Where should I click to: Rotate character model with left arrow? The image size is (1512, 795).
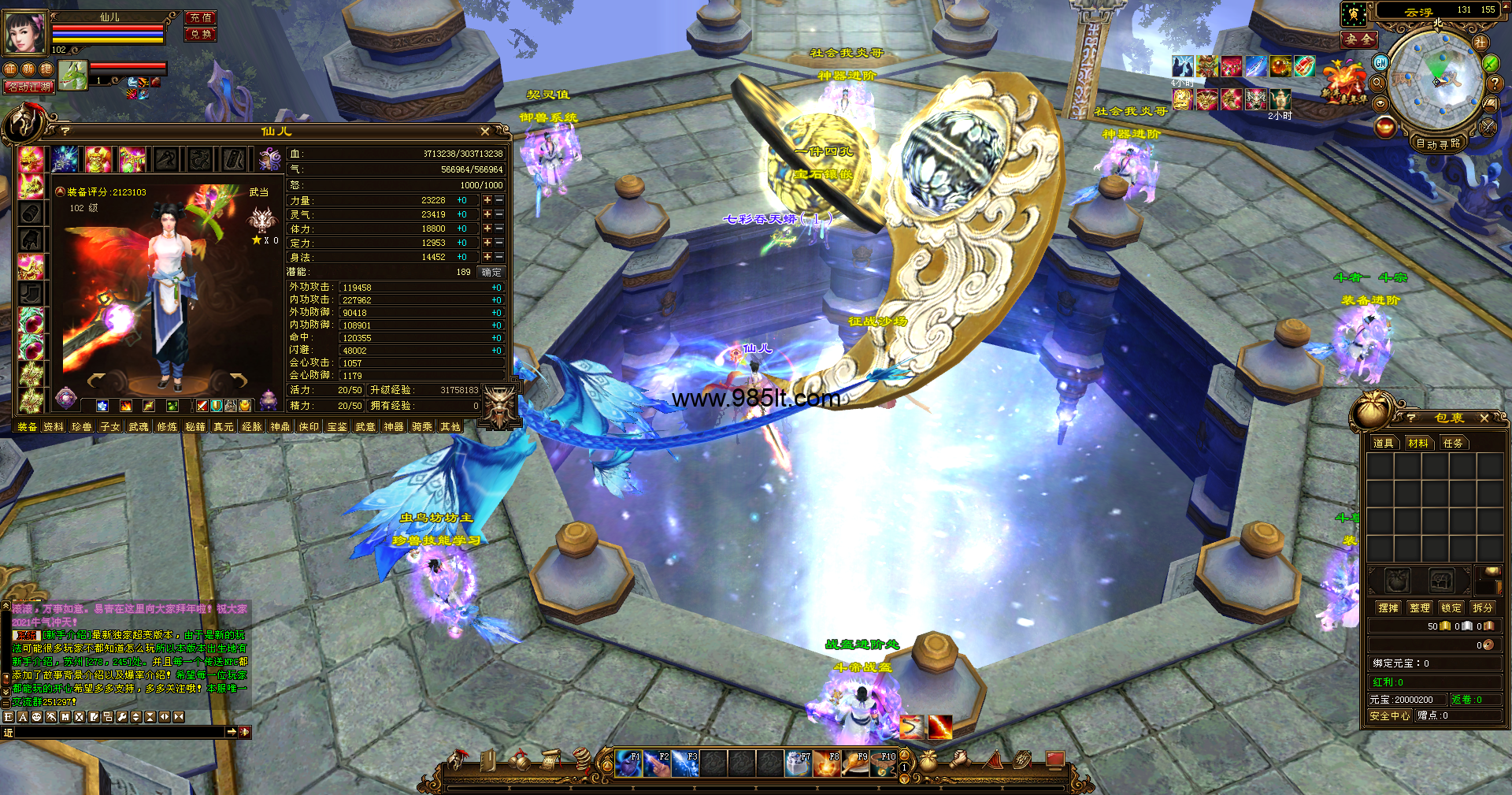pos(97,381)
